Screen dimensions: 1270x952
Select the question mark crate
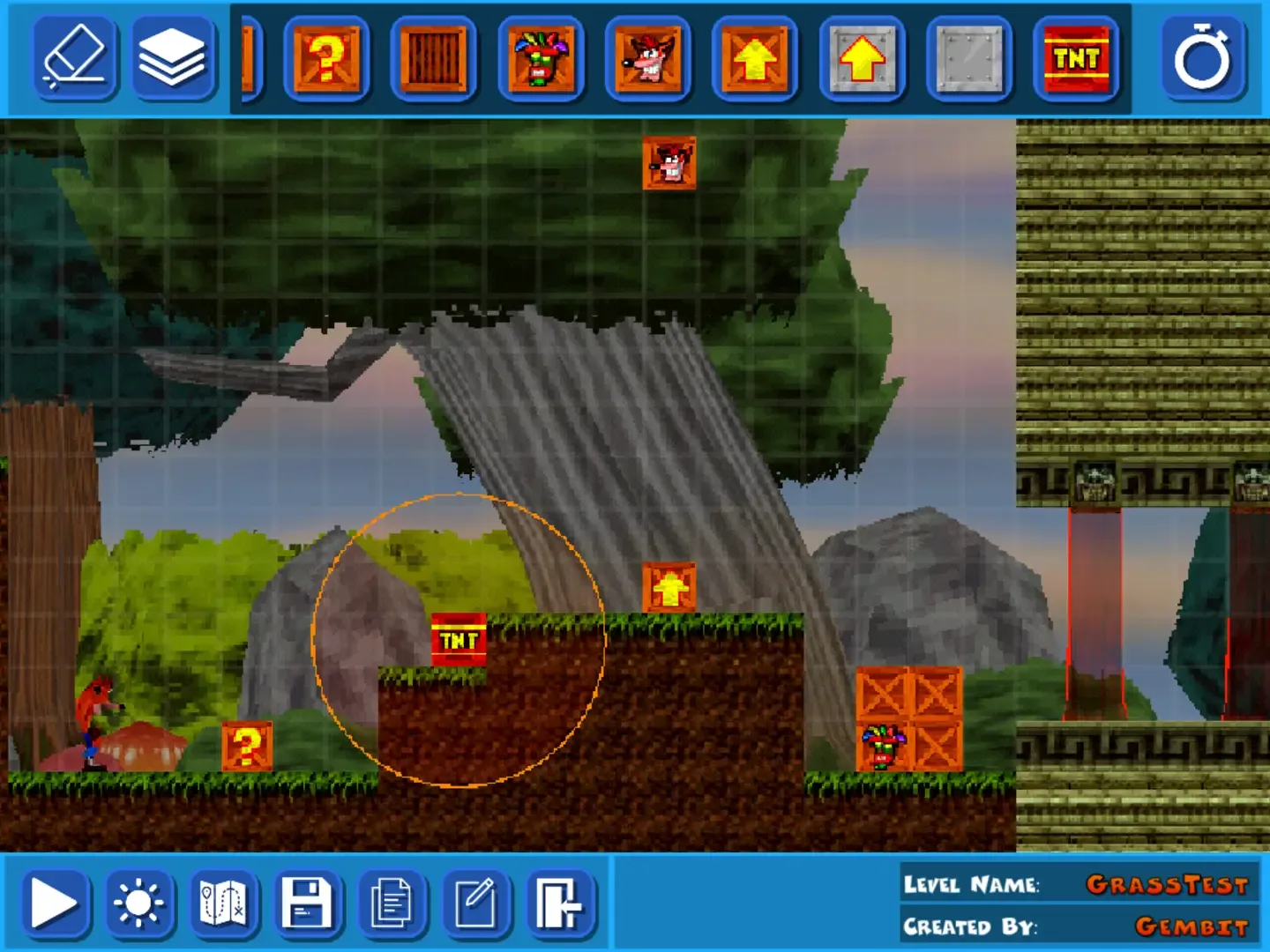(326, 62)
